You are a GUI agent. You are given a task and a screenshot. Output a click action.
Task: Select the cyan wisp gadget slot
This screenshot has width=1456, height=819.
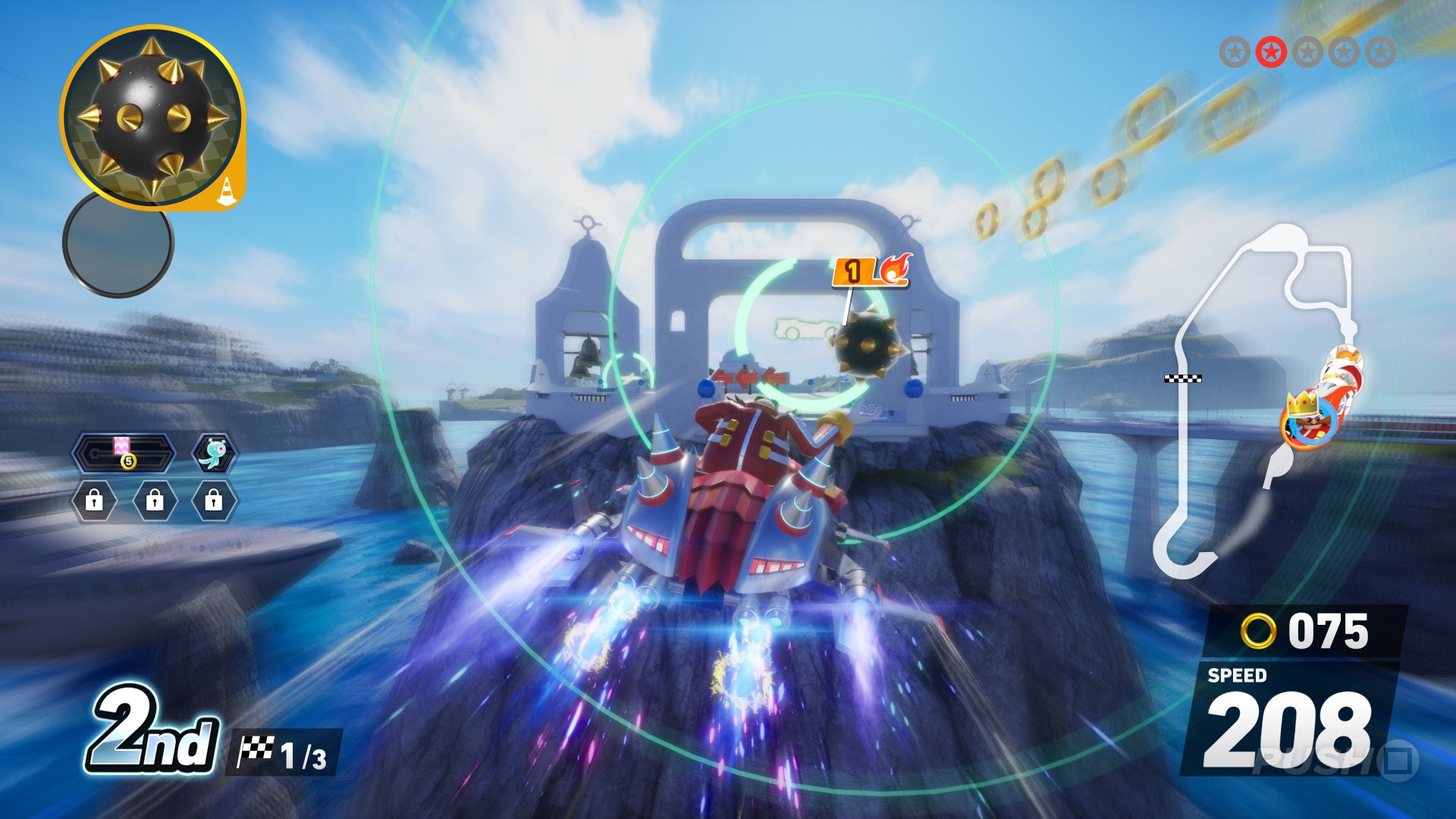(x=214, y=453)
